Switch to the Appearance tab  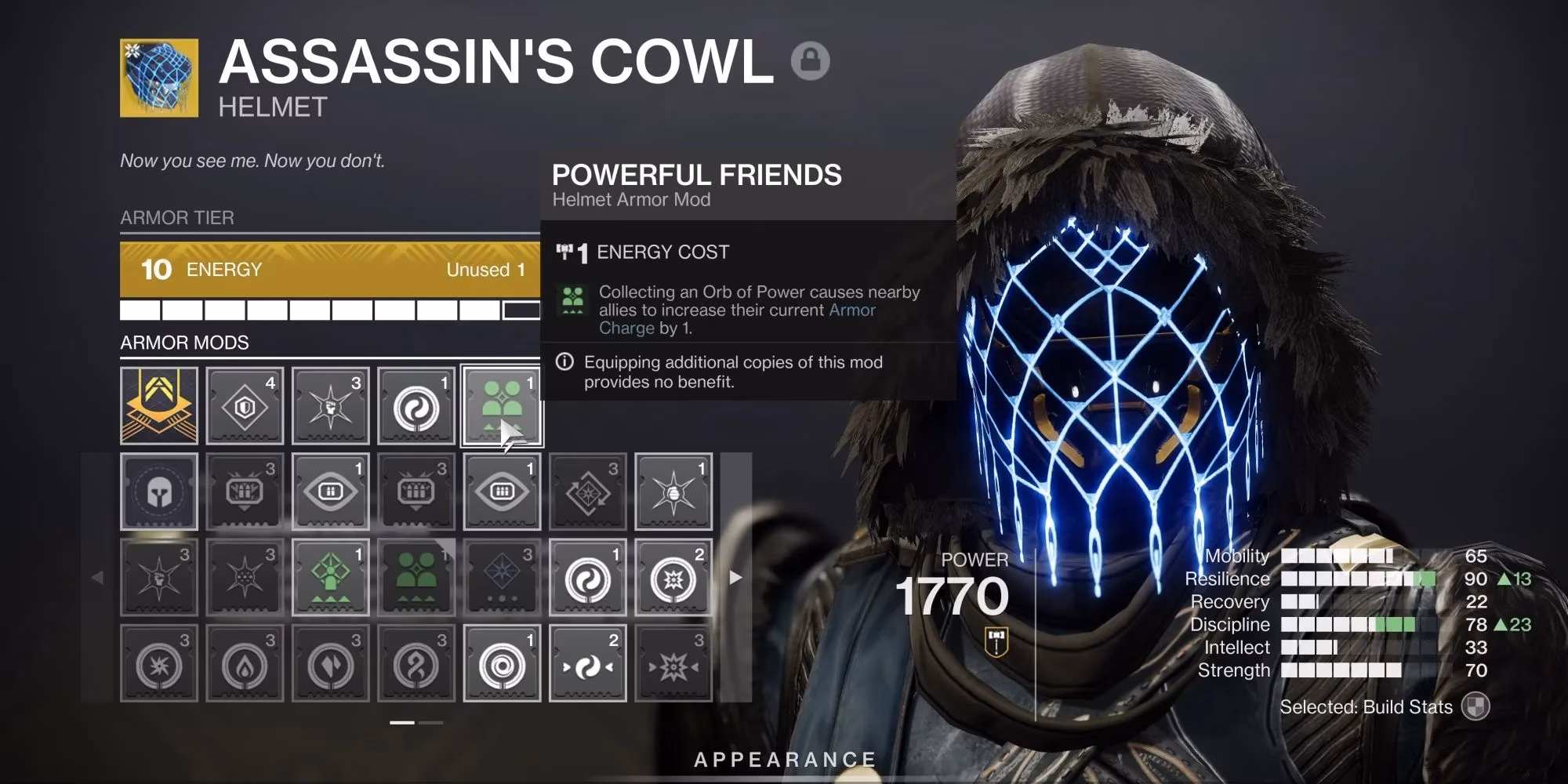[784, 759]
